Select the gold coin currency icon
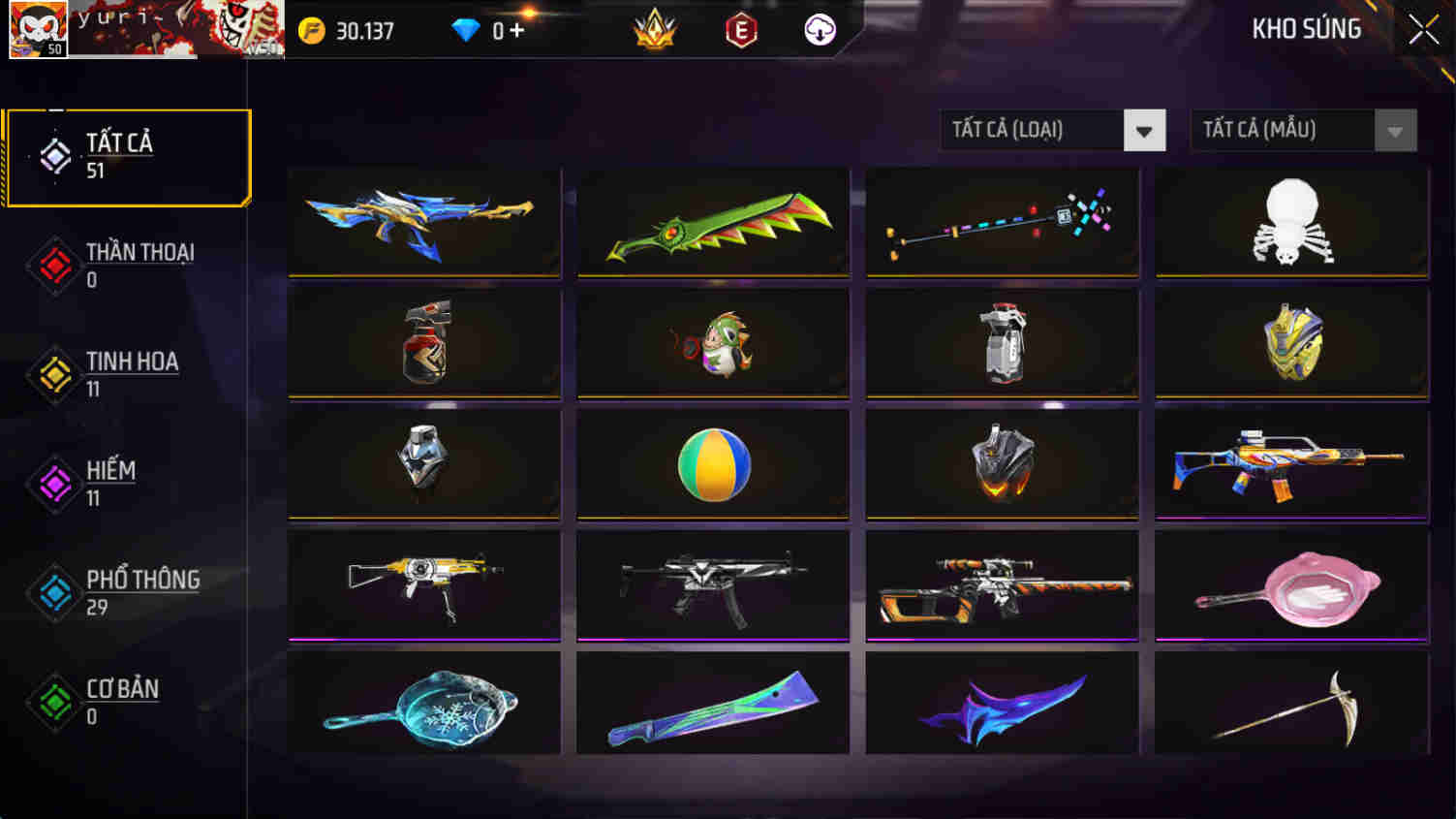 point(310,29)
